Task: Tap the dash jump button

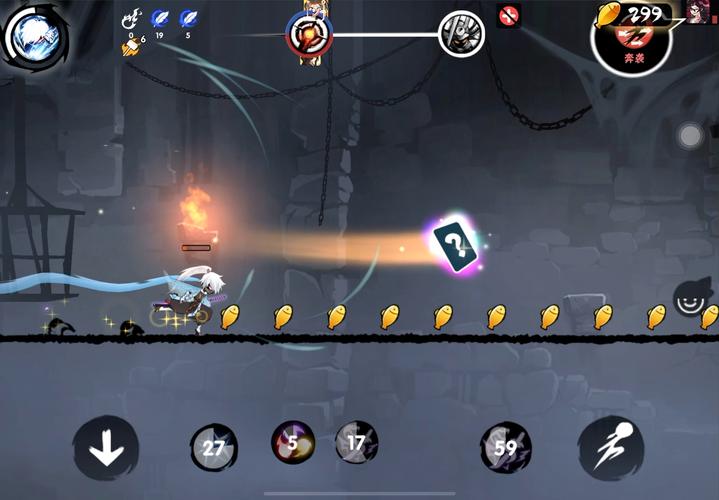Action: tap(611, 447)
